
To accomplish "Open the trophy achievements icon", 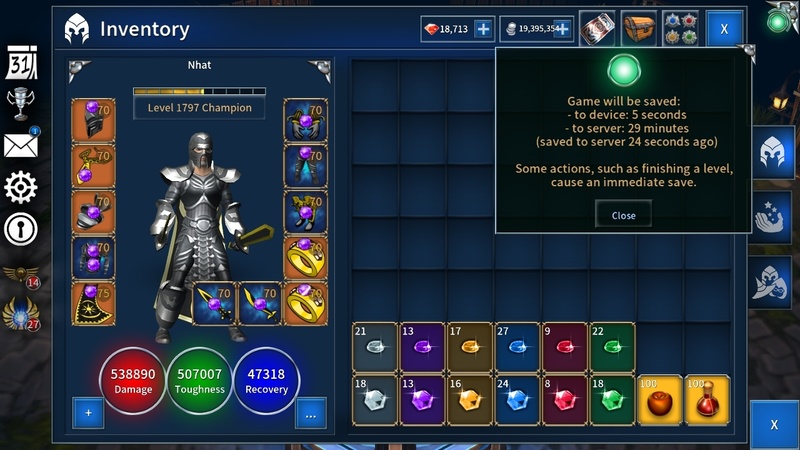I will click(x=21, y=104).
